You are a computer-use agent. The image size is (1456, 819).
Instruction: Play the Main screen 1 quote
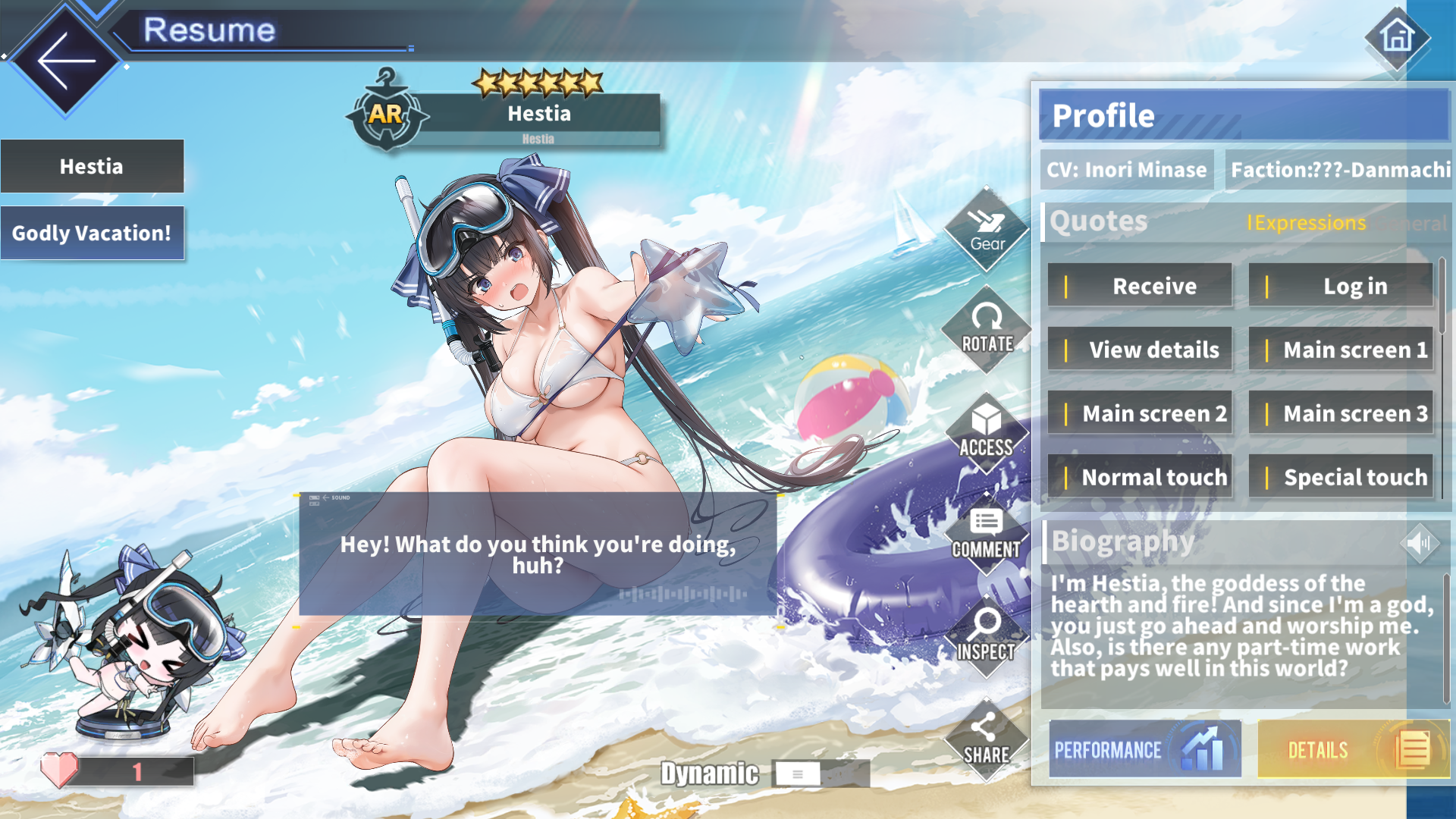coord(1341,350)
